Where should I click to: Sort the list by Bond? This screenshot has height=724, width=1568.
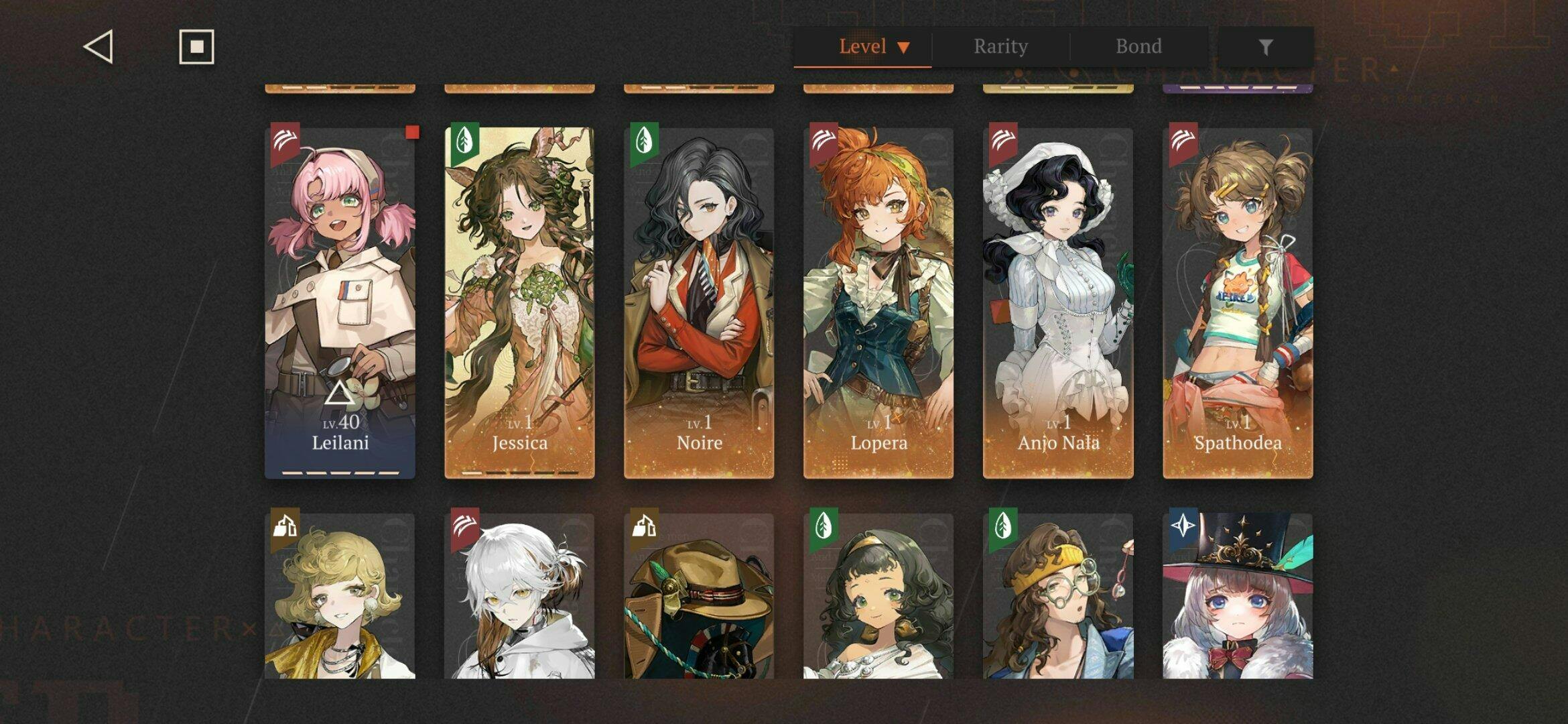click(1138, 47)
